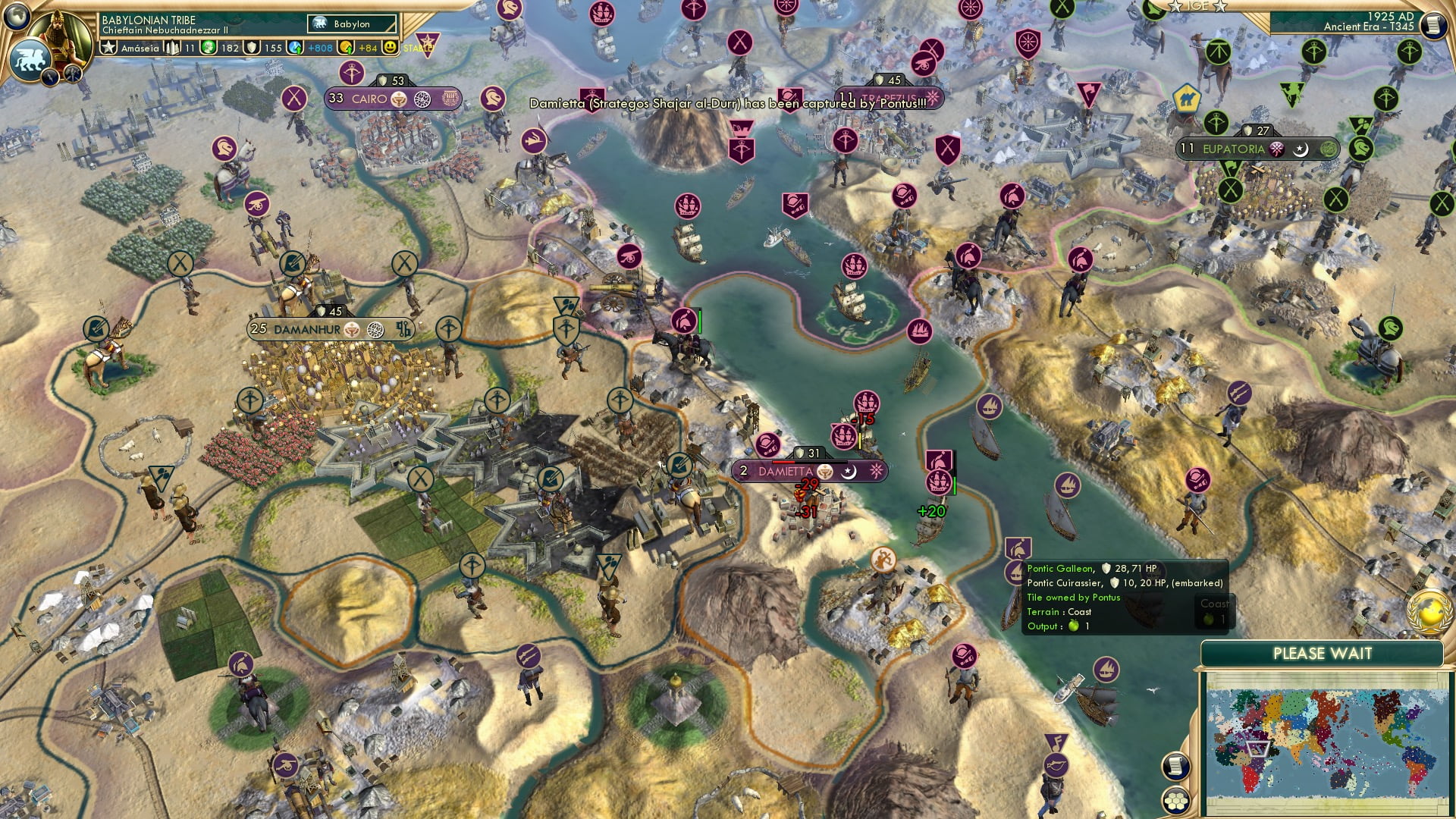Toggle strategic view with the globe icon top-left
The image size is (1456, 819).
15,17
